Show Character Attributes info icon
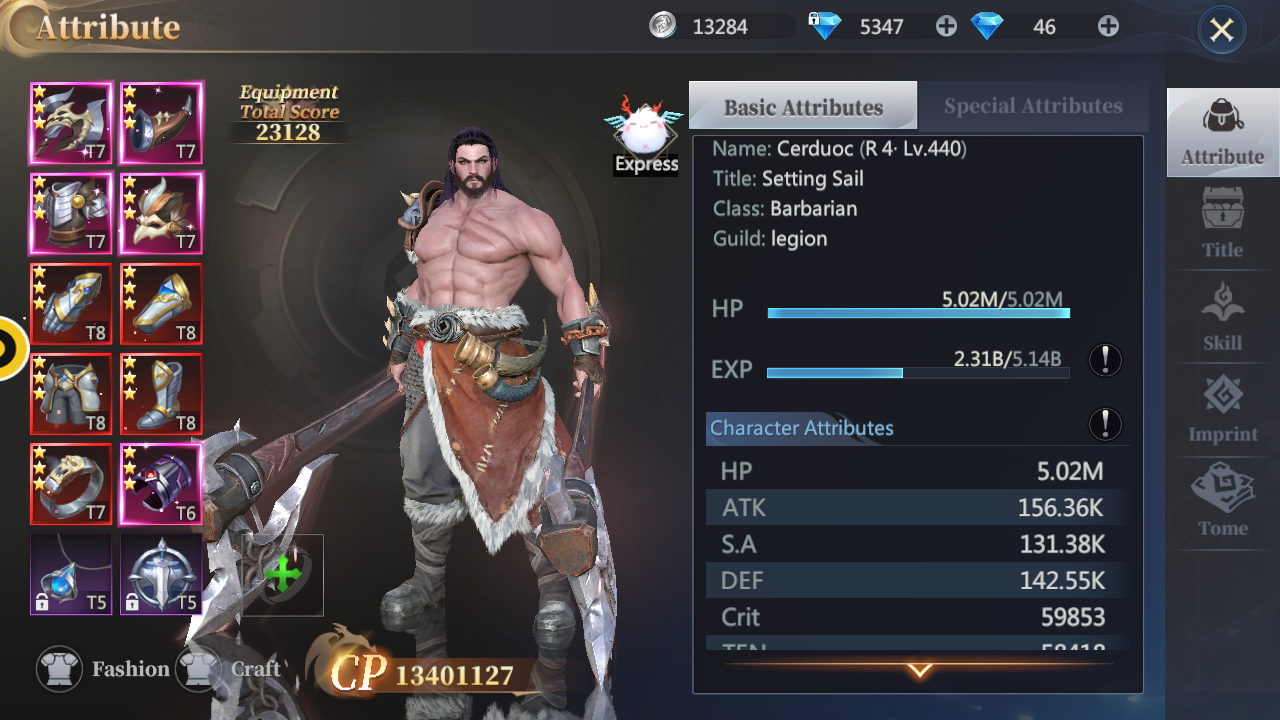The height and width of the screenshot is (720, 1280). [1105, 424]
